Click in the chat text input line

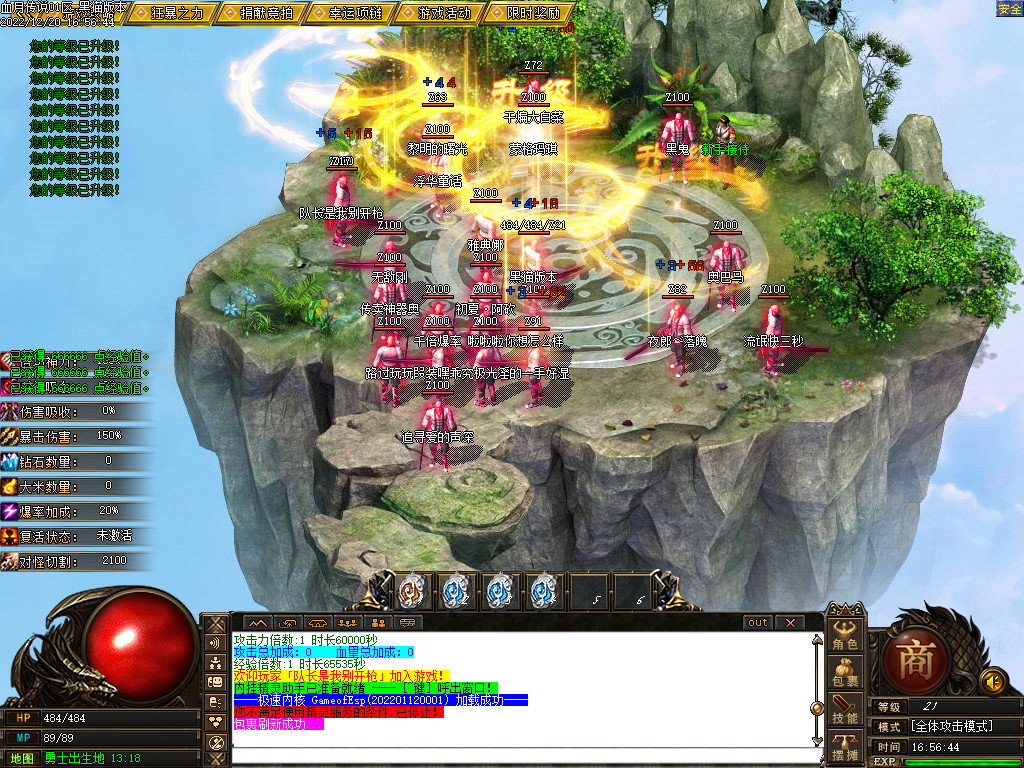pos(520,754)
